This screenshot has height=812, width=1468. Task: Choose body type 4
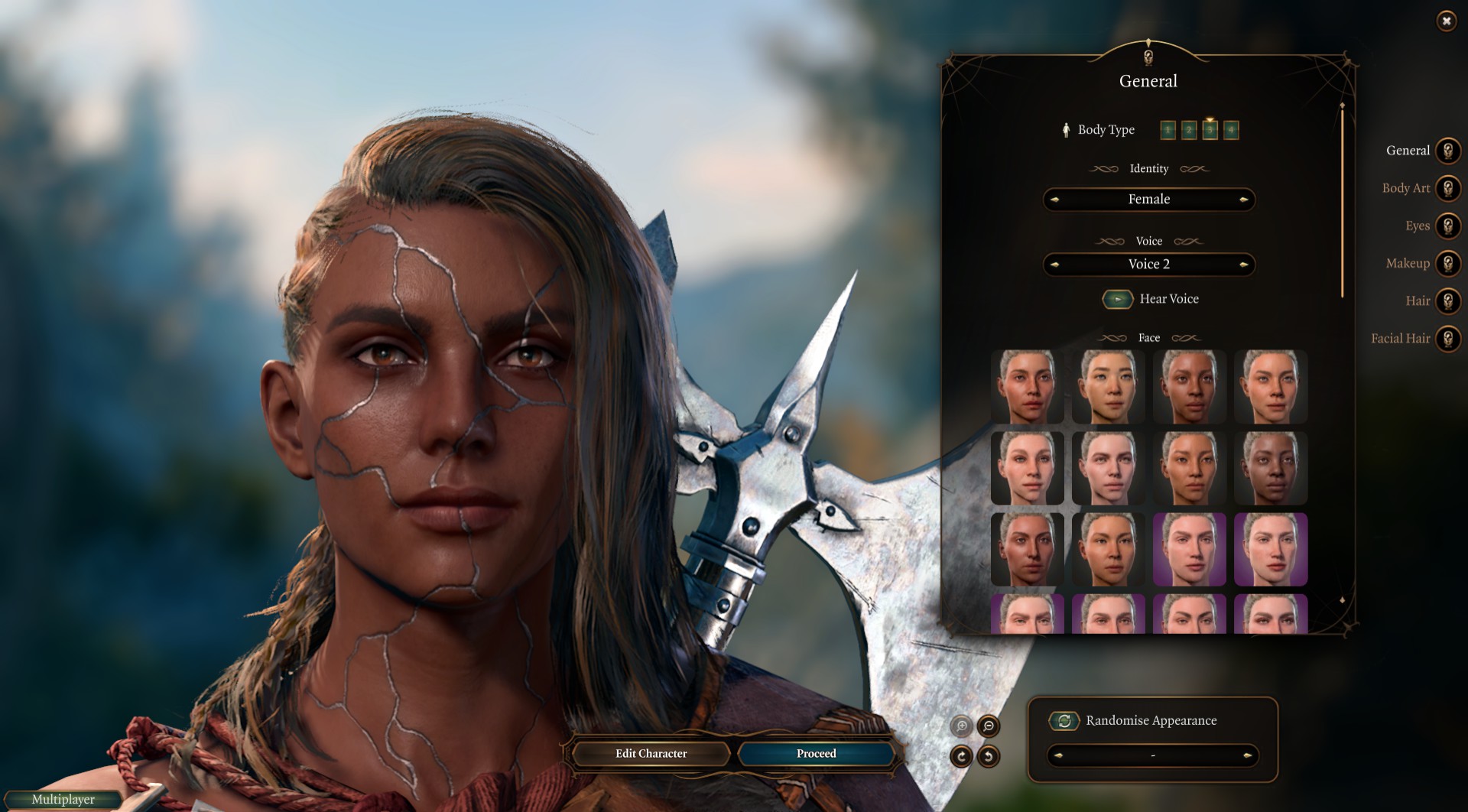click(x=1230, y=131)
